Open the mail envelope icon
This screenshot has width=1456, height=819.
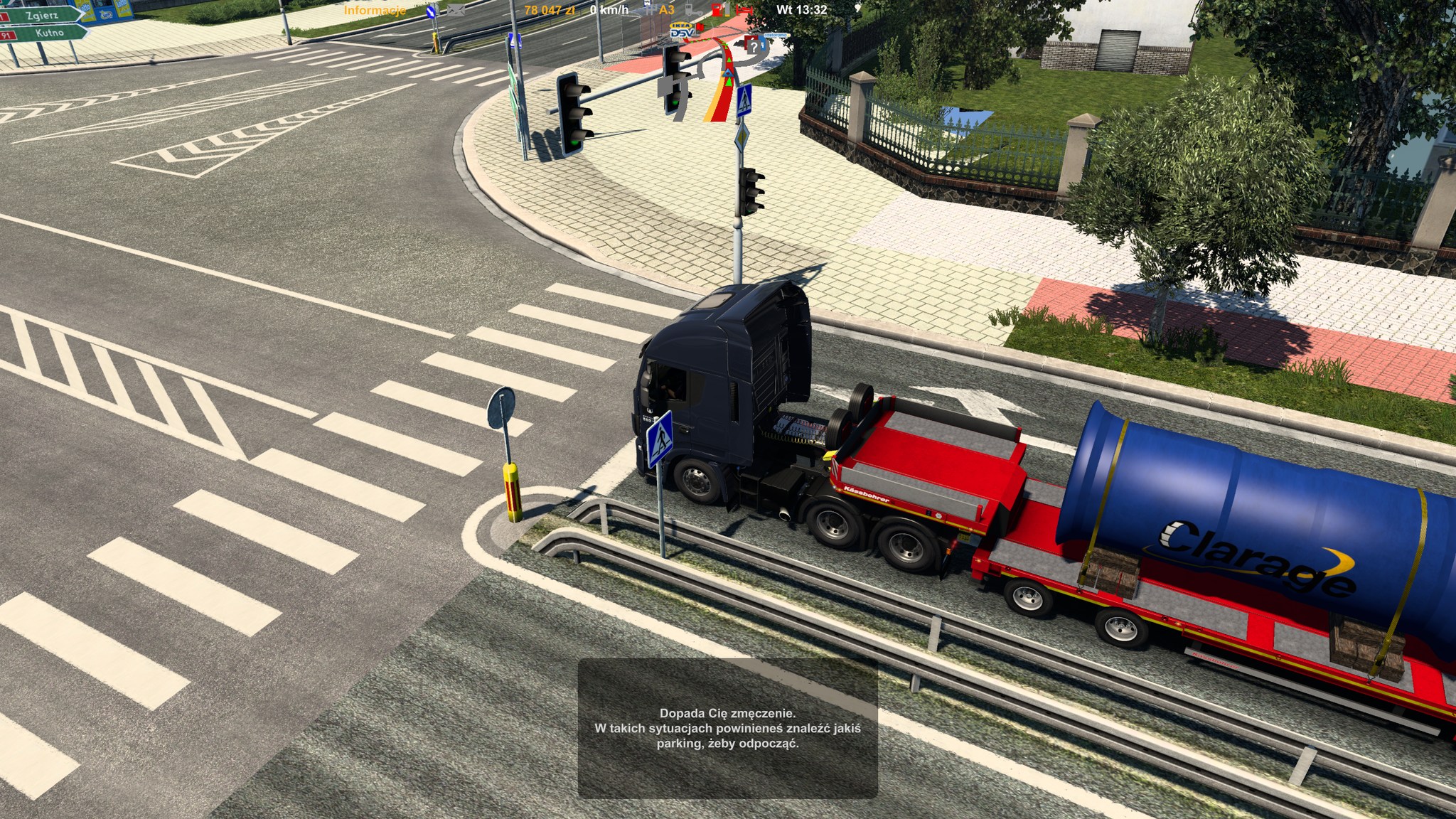coord(456,11)
